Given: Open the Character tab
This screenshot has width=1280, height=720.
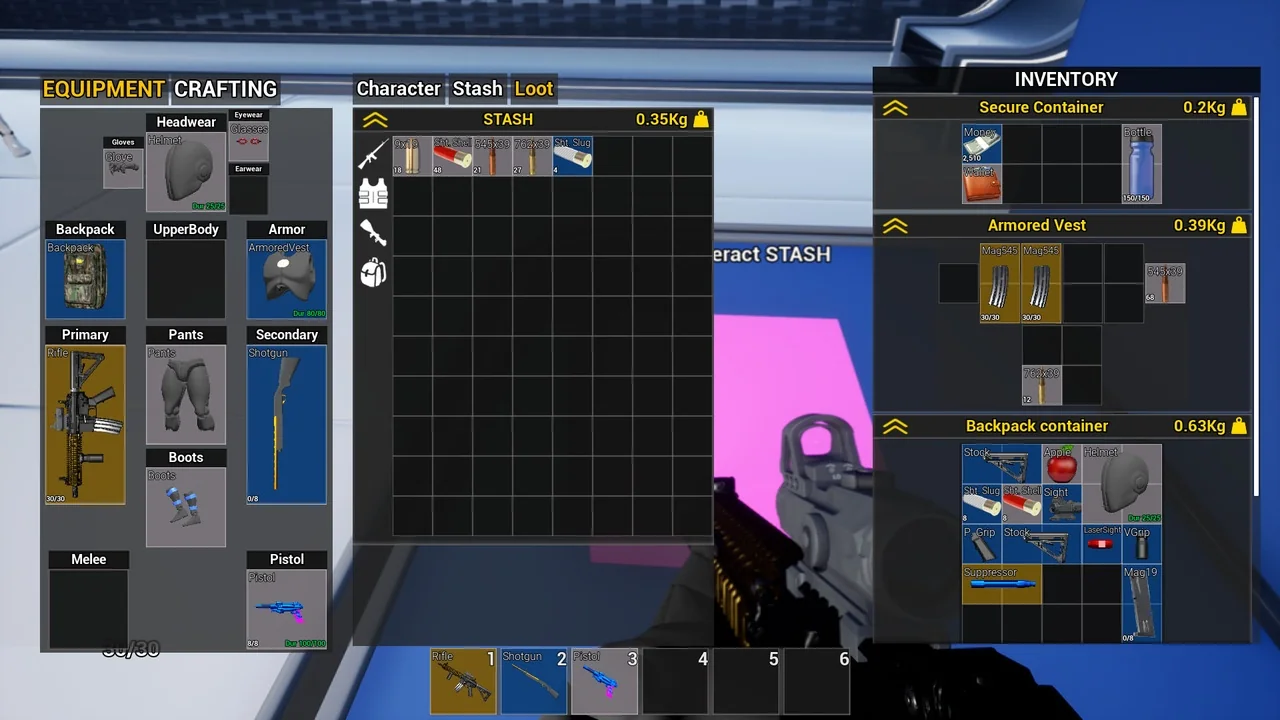Looking at the screenshot, I should coord(398,89).
